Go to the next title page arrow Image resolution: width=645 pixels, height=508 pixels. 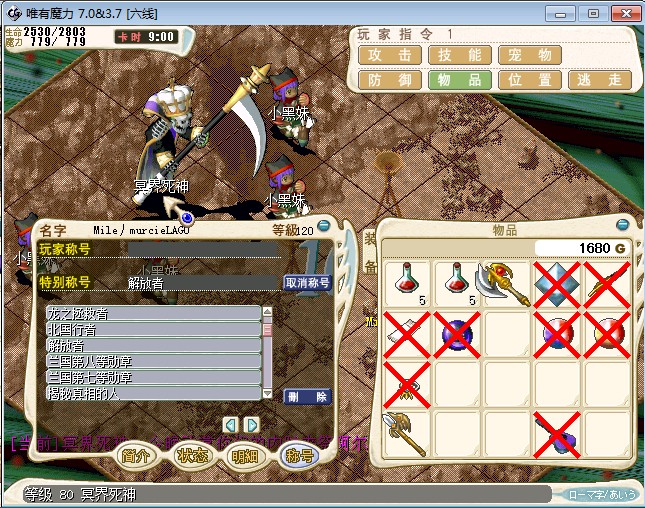pyautogui.click(x=252, y=424)
